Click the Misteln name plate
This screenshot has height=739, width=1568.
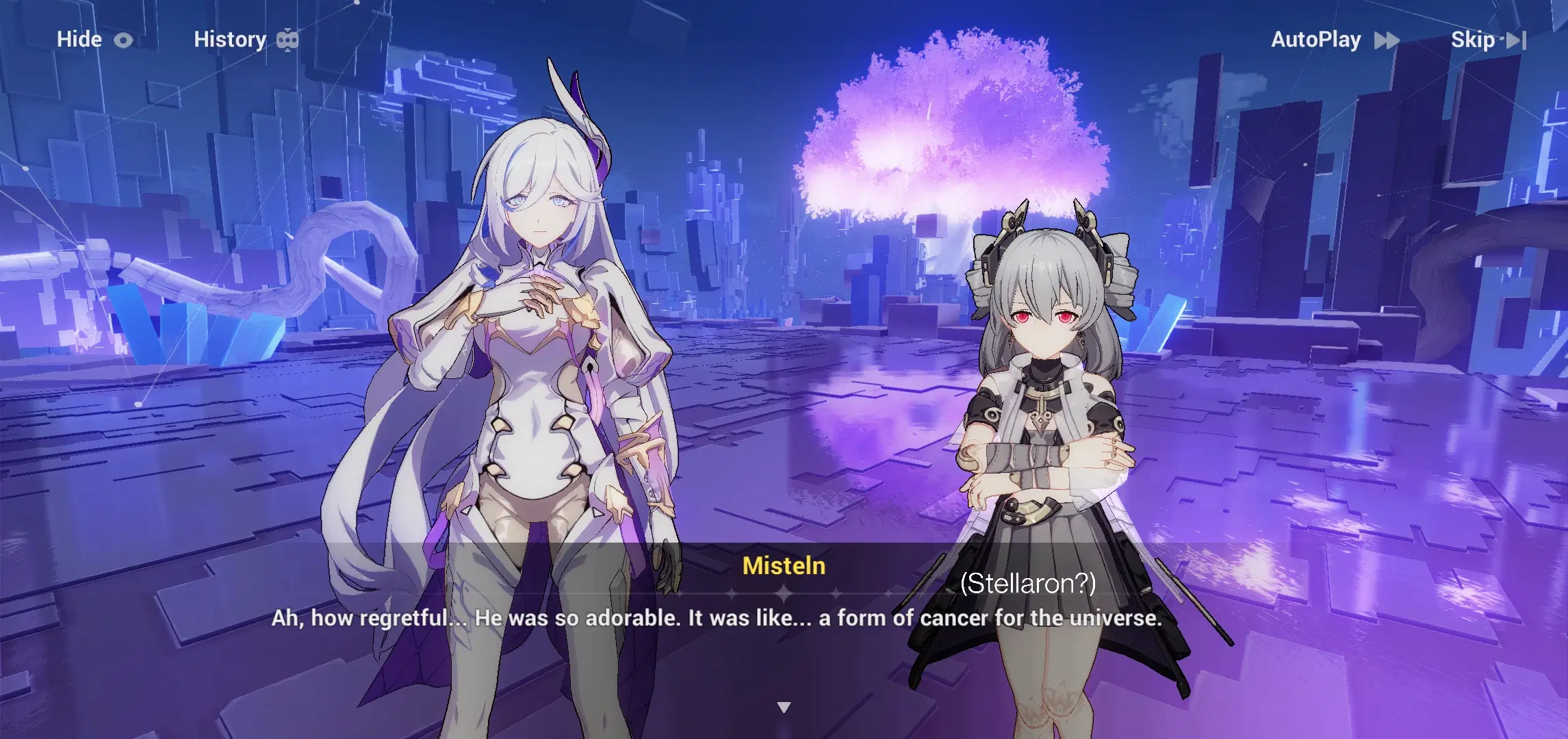tap(784, 565)
